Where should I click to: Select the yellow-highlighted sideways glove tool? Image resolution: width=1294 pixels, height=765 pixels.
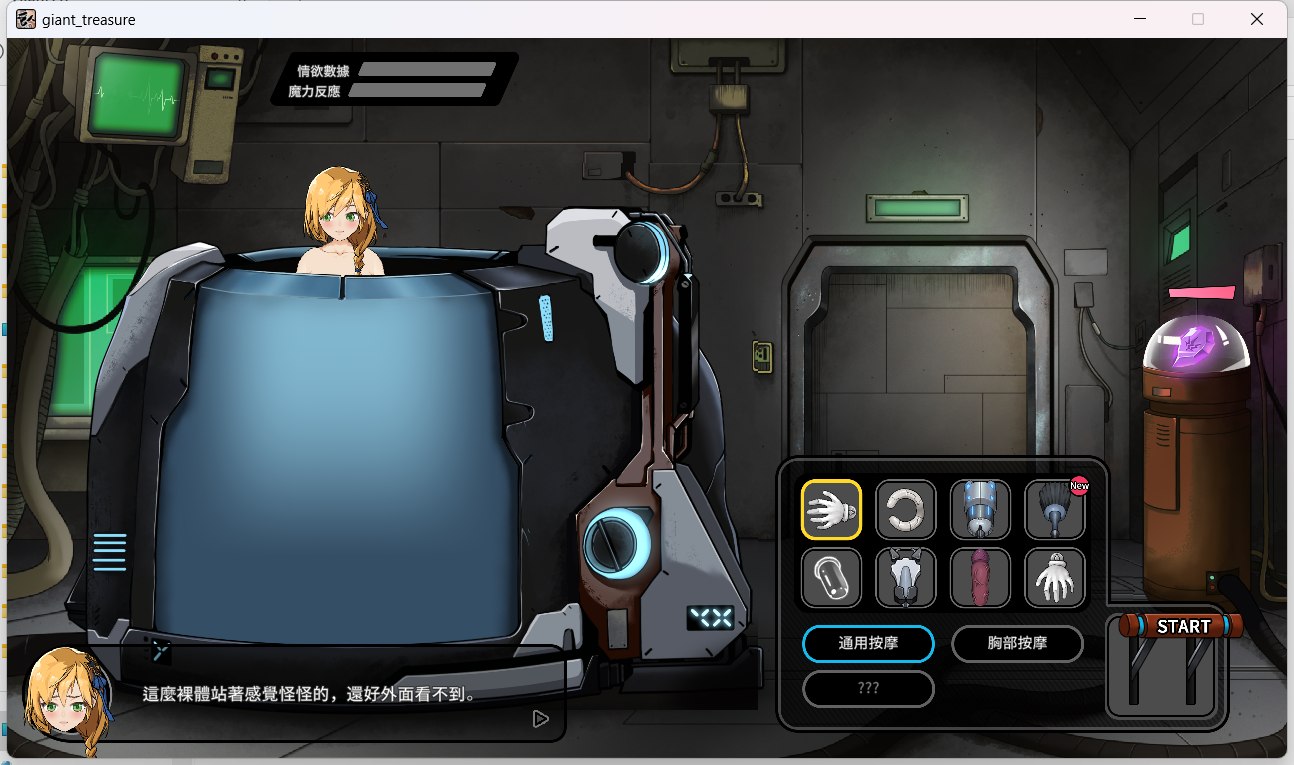(831, 510)
